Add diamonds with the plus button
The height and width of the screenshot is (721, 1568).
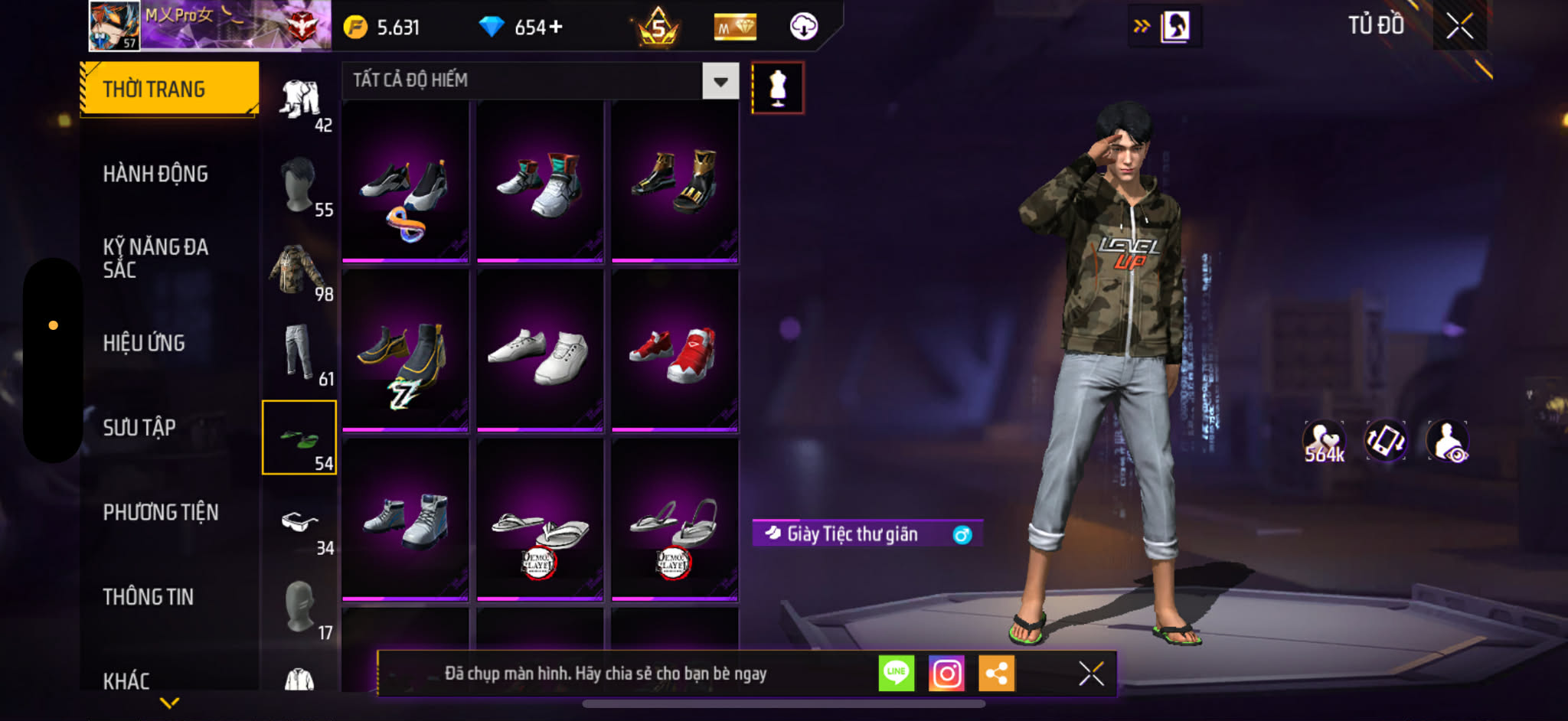coord(556,28)
